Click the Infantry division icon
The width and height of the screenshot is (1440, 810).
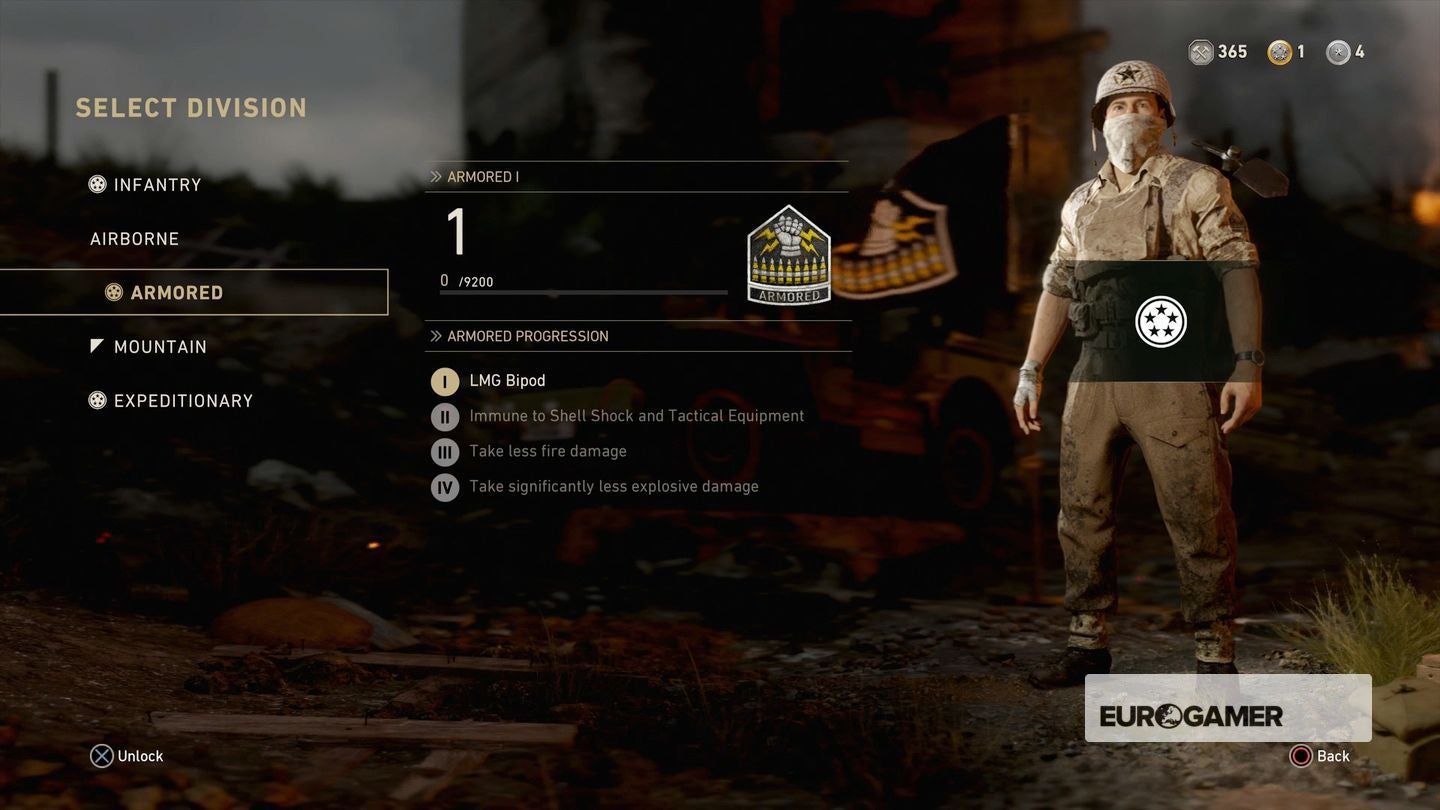coord(96,184)
